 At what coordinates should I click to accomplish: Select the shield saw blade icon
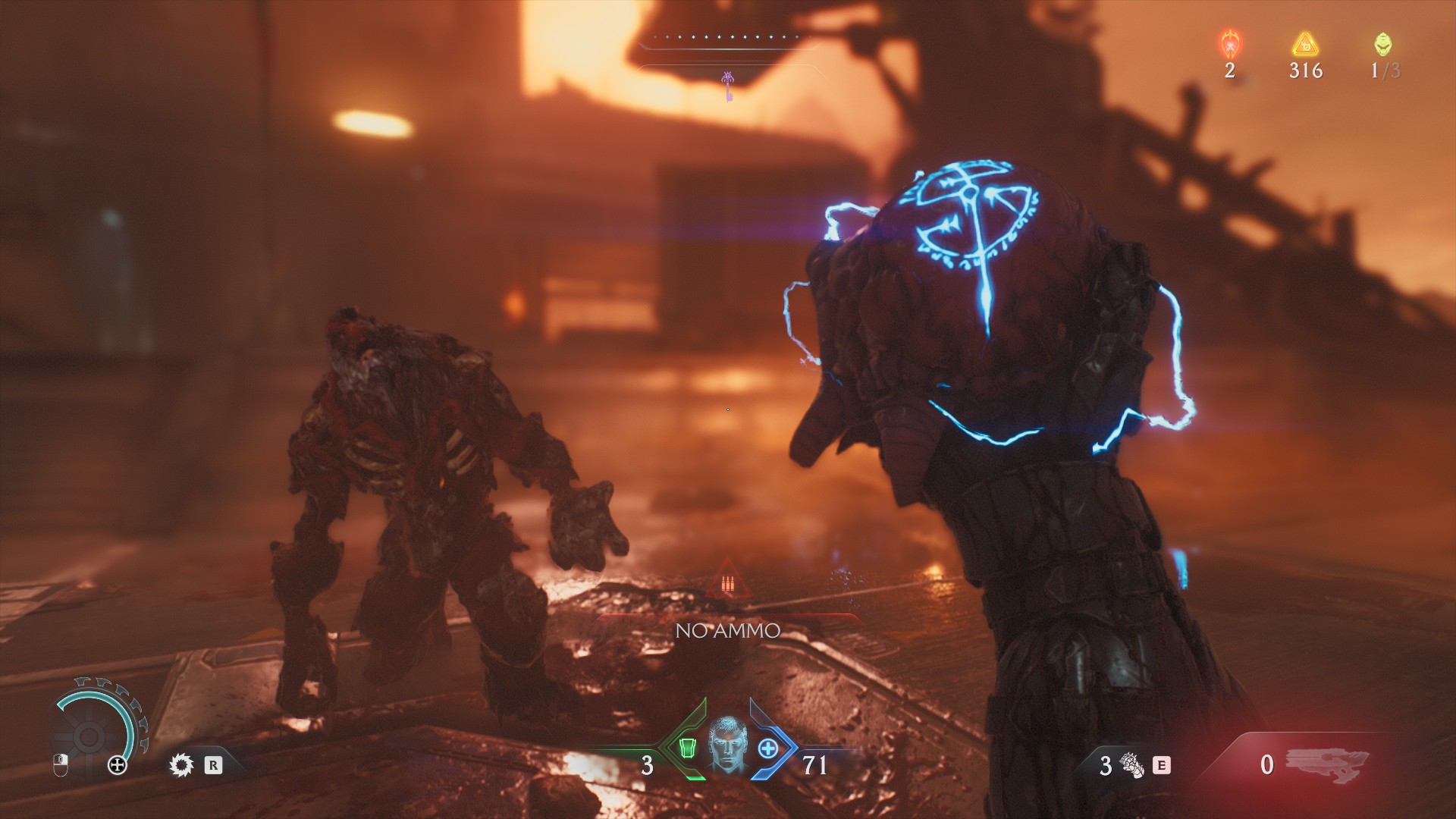coord(181,764)
